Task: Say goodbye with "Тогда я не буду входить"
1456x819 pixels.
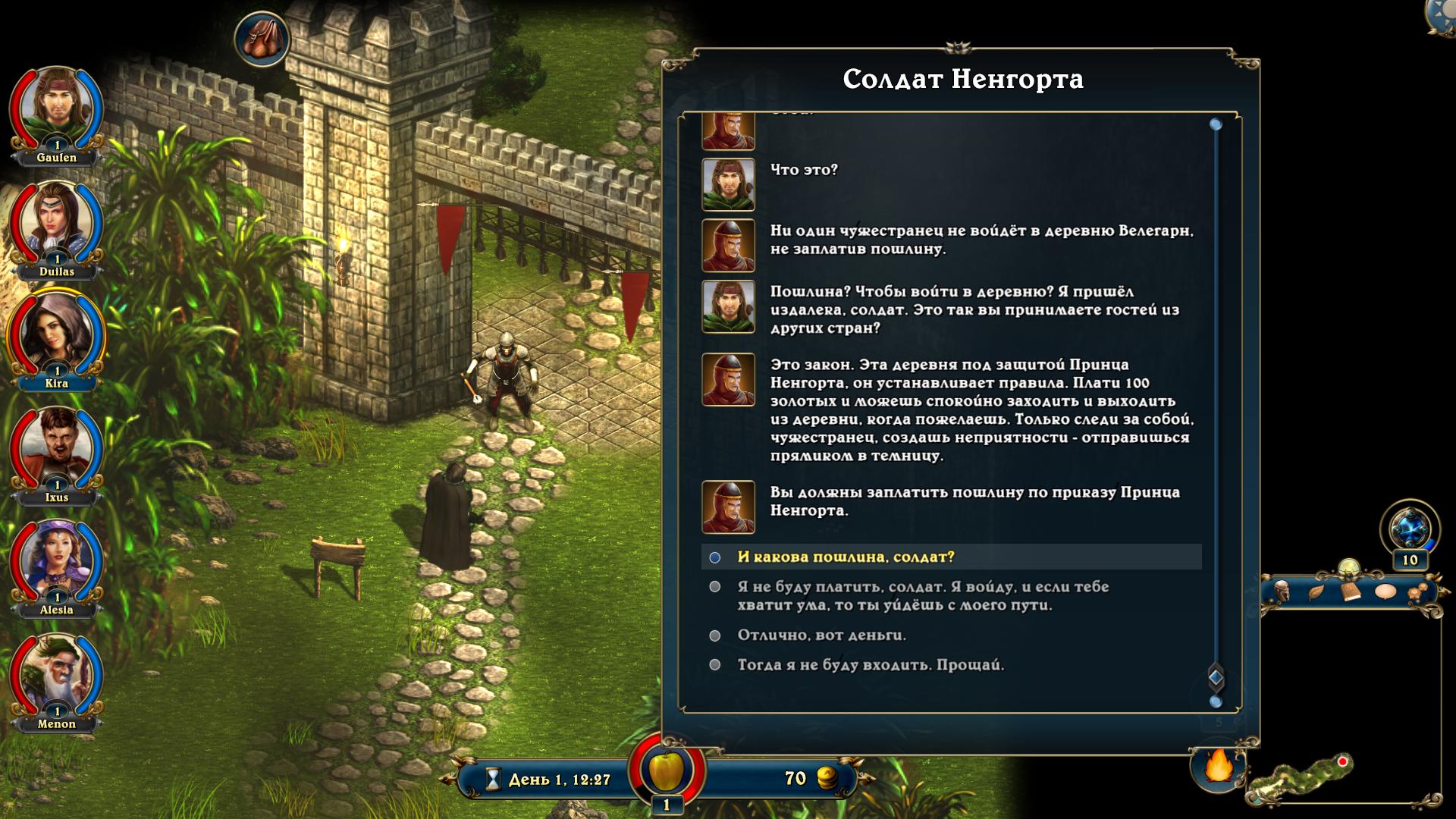Action: pyautogui.click(x=871, y=665)
